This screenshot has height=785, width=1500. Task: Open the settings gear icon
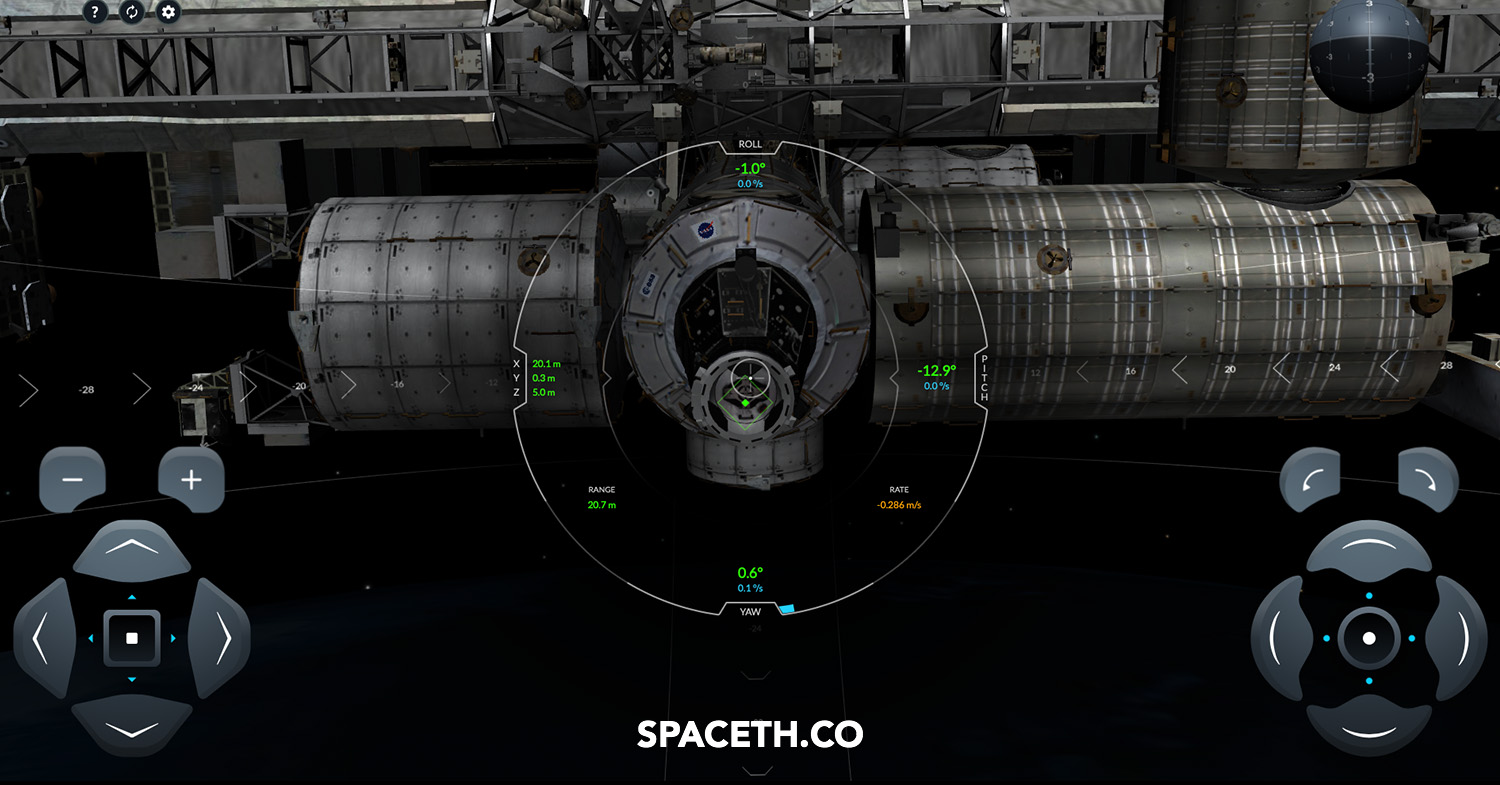coord(168,13)
